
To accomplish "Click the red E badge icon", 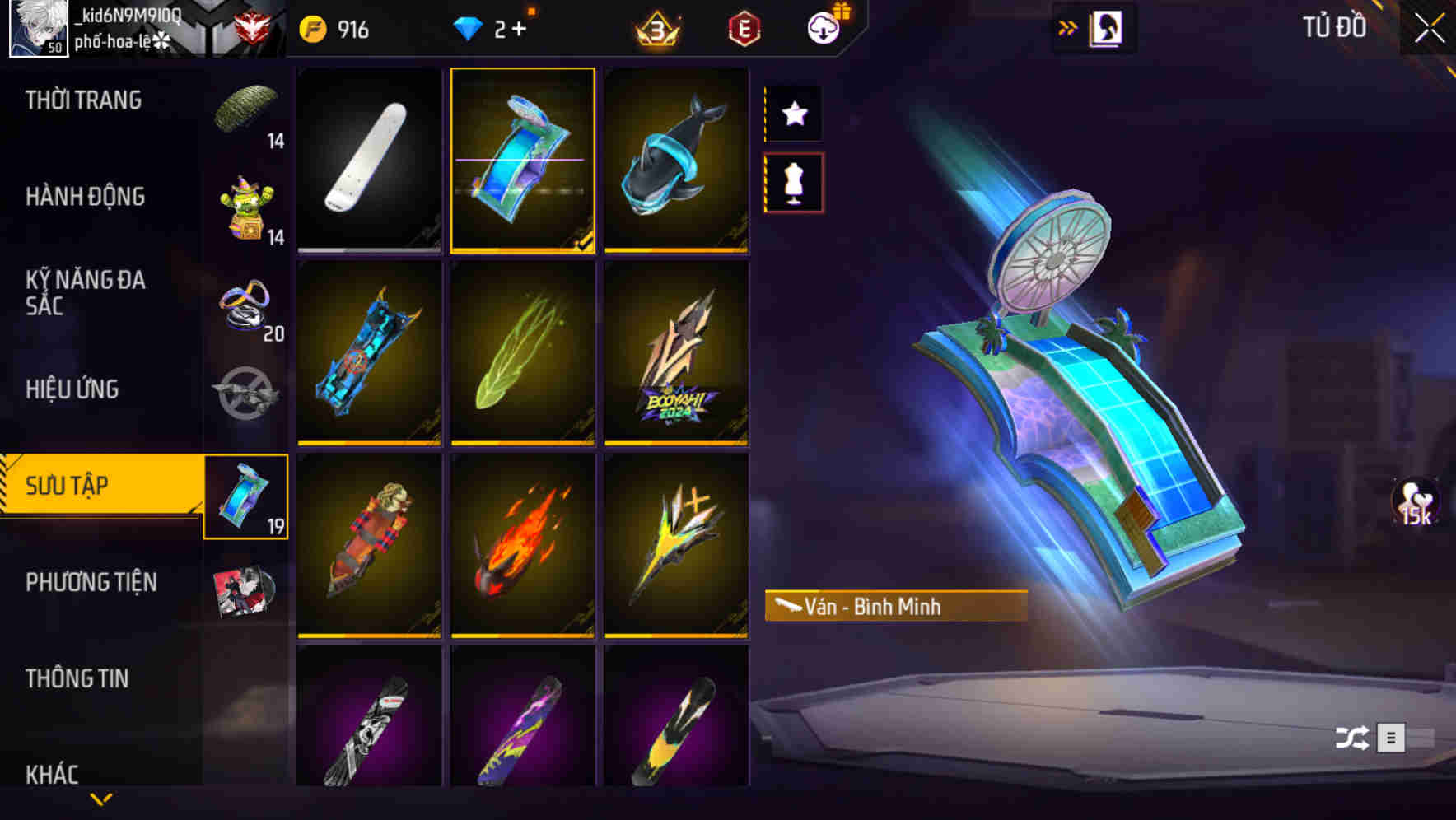I will pos(742,27).
